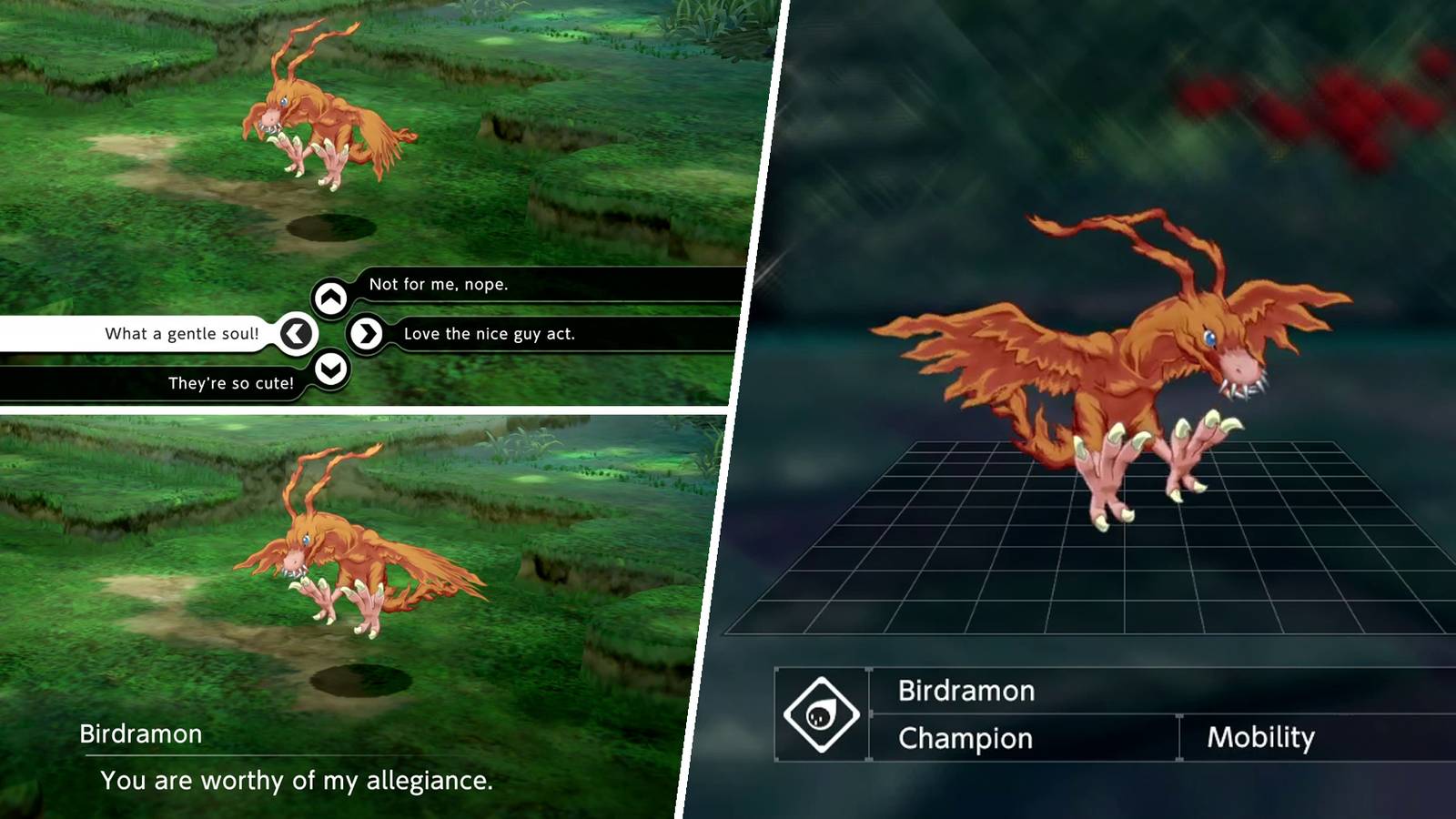
Task: Select the 'What a gentle soul!' highlighted dialogue option
Action: (x=182, y=333)
